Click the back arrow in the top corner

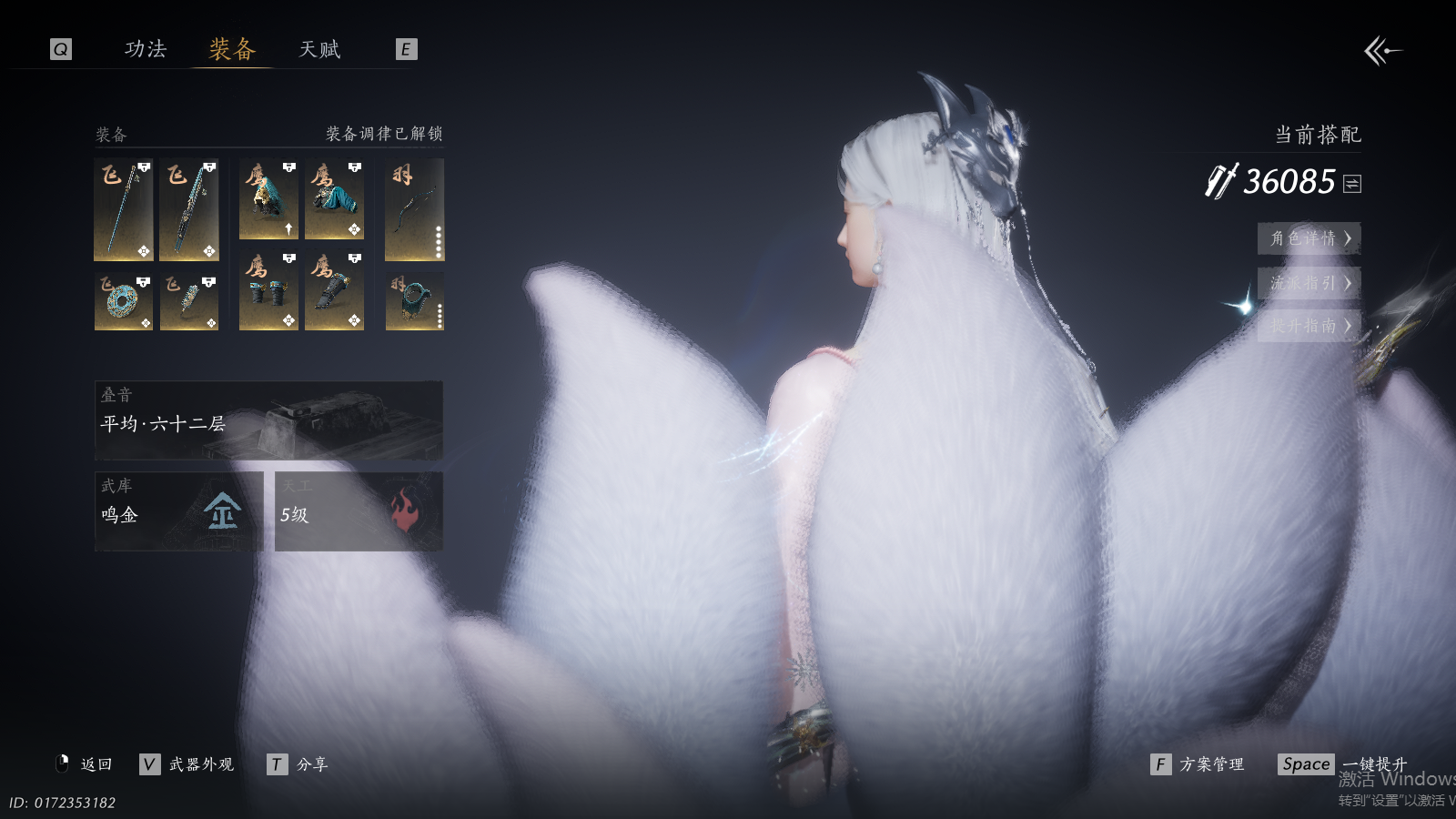(x=1382, y=51)
